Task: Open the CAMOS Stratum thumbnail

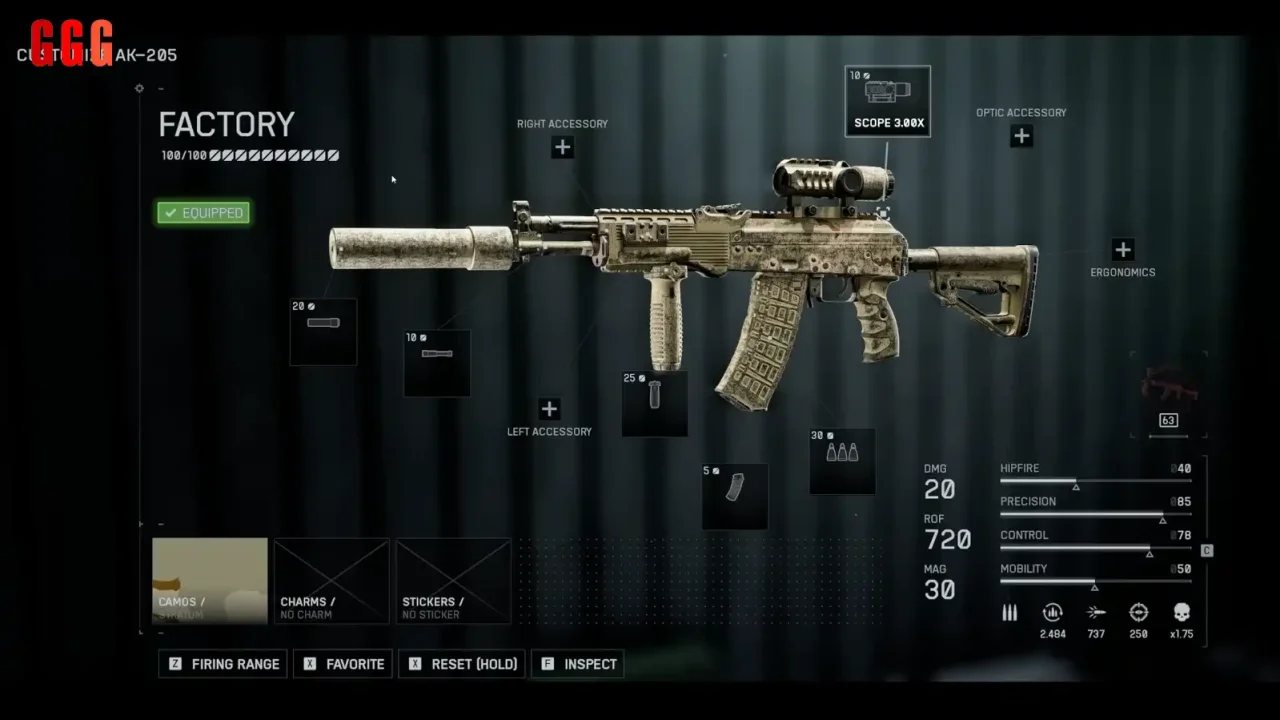Action: [209, 581]
